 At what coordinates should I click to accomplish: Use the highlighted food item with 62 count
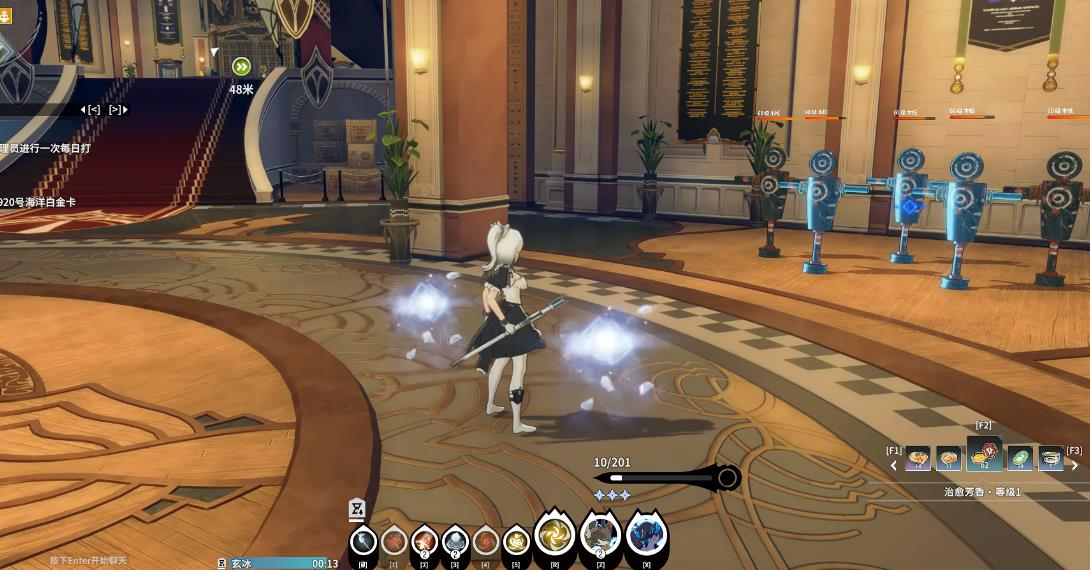coord(984,456)
